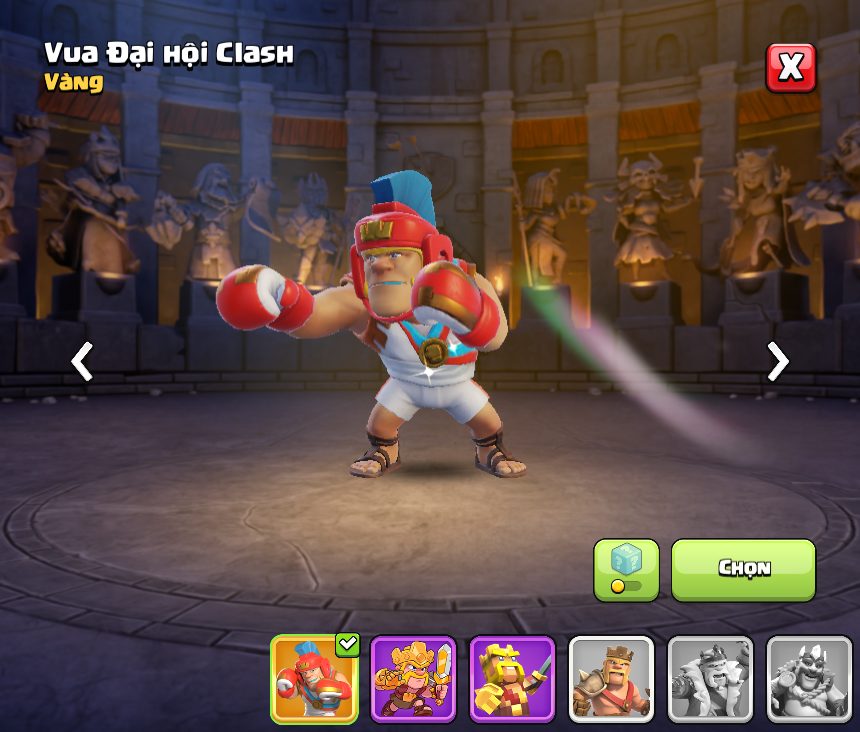Choose the greyed-out fur-collared king skin

710,679
